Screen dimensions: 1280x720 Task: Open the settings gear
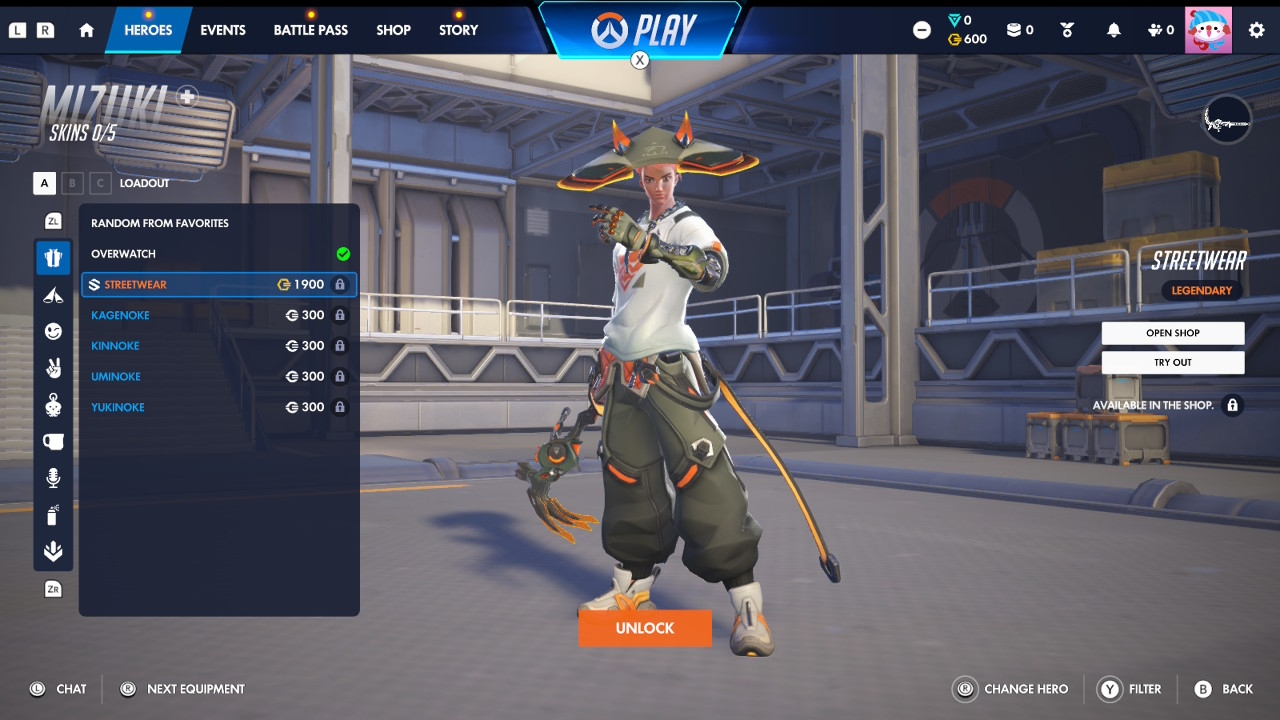tap(1256, 30)
